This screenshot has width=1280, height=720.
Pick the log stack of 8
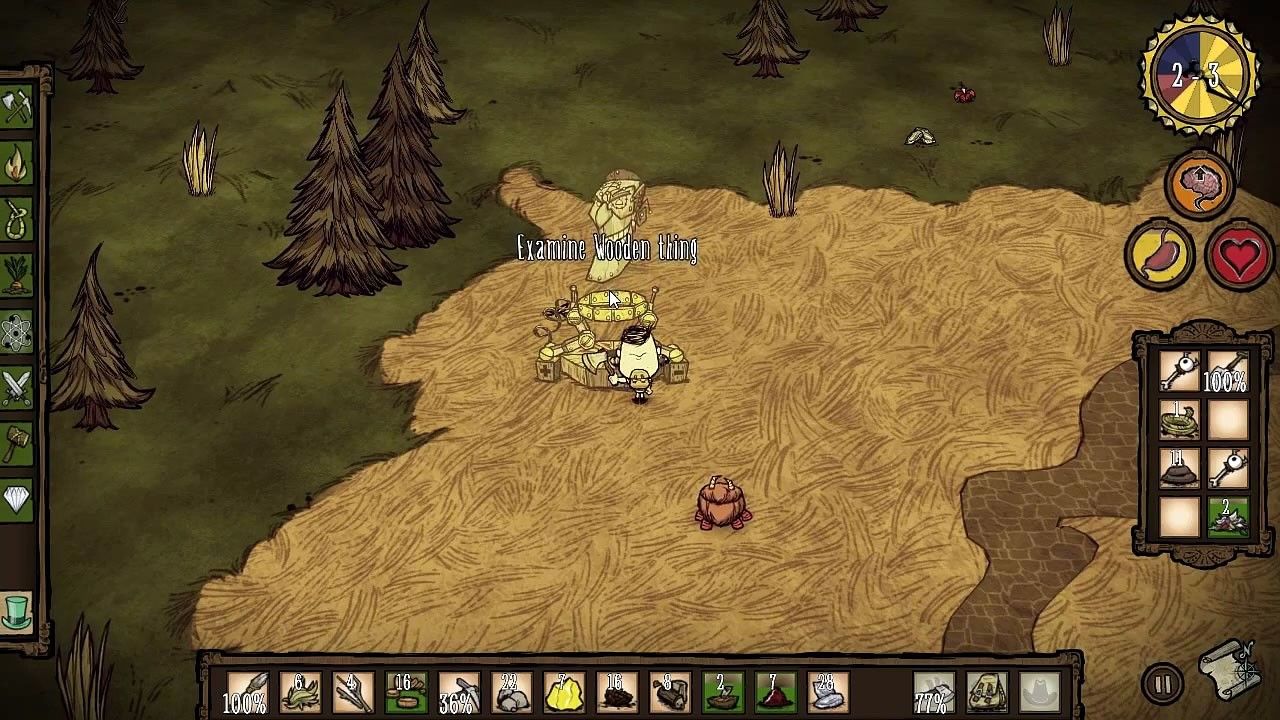click(x=668, y=692)
